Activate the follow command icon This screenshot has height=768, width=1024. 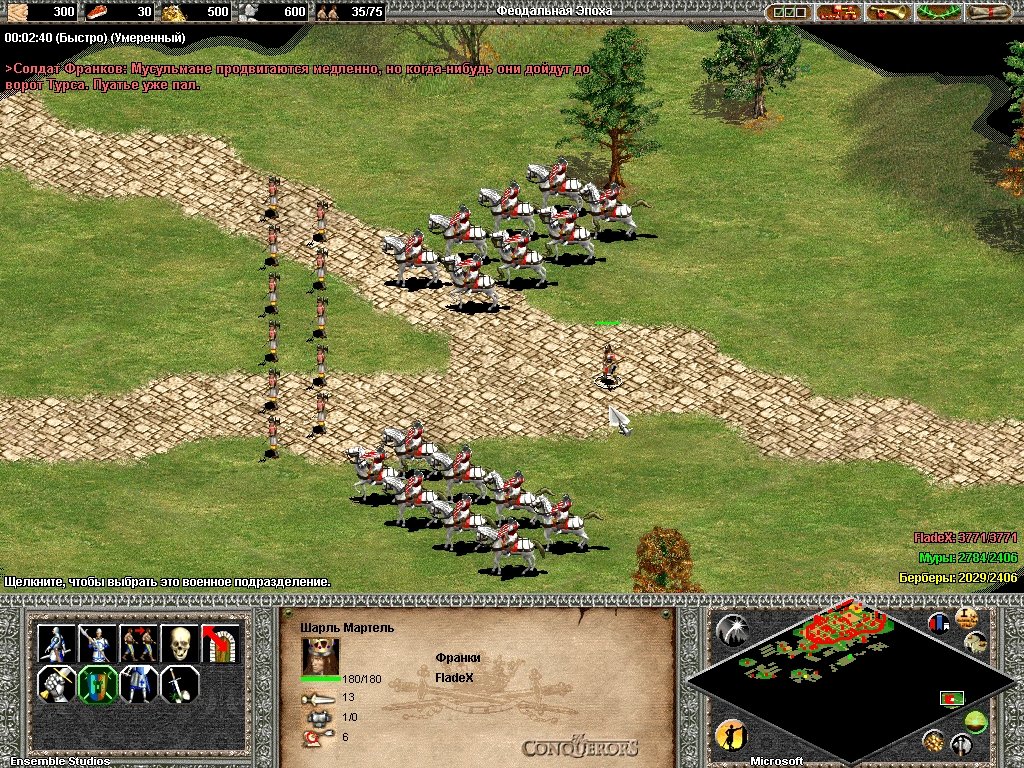(x=138, y=643)
